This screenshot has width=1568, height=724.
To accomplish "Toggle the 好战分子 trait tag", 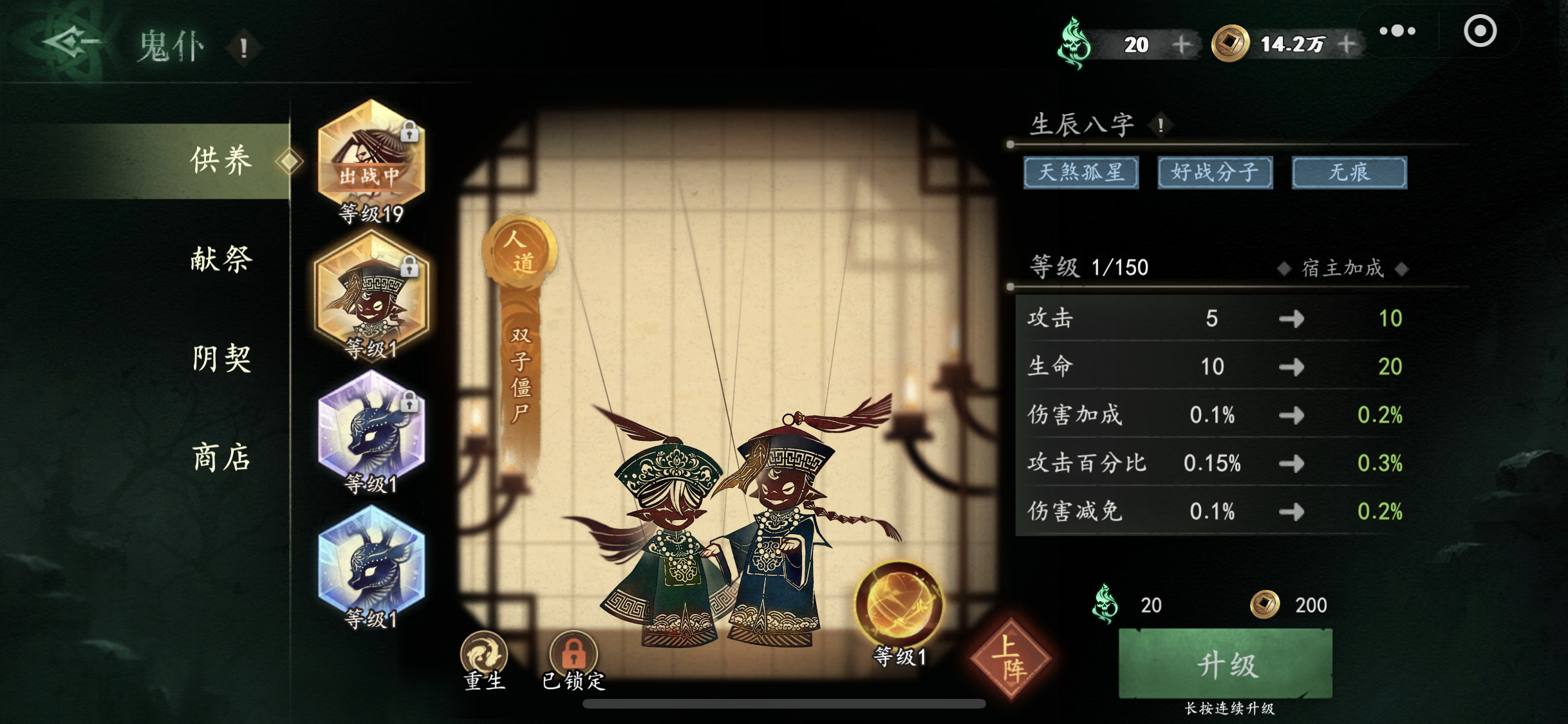I will (1214, 172).
